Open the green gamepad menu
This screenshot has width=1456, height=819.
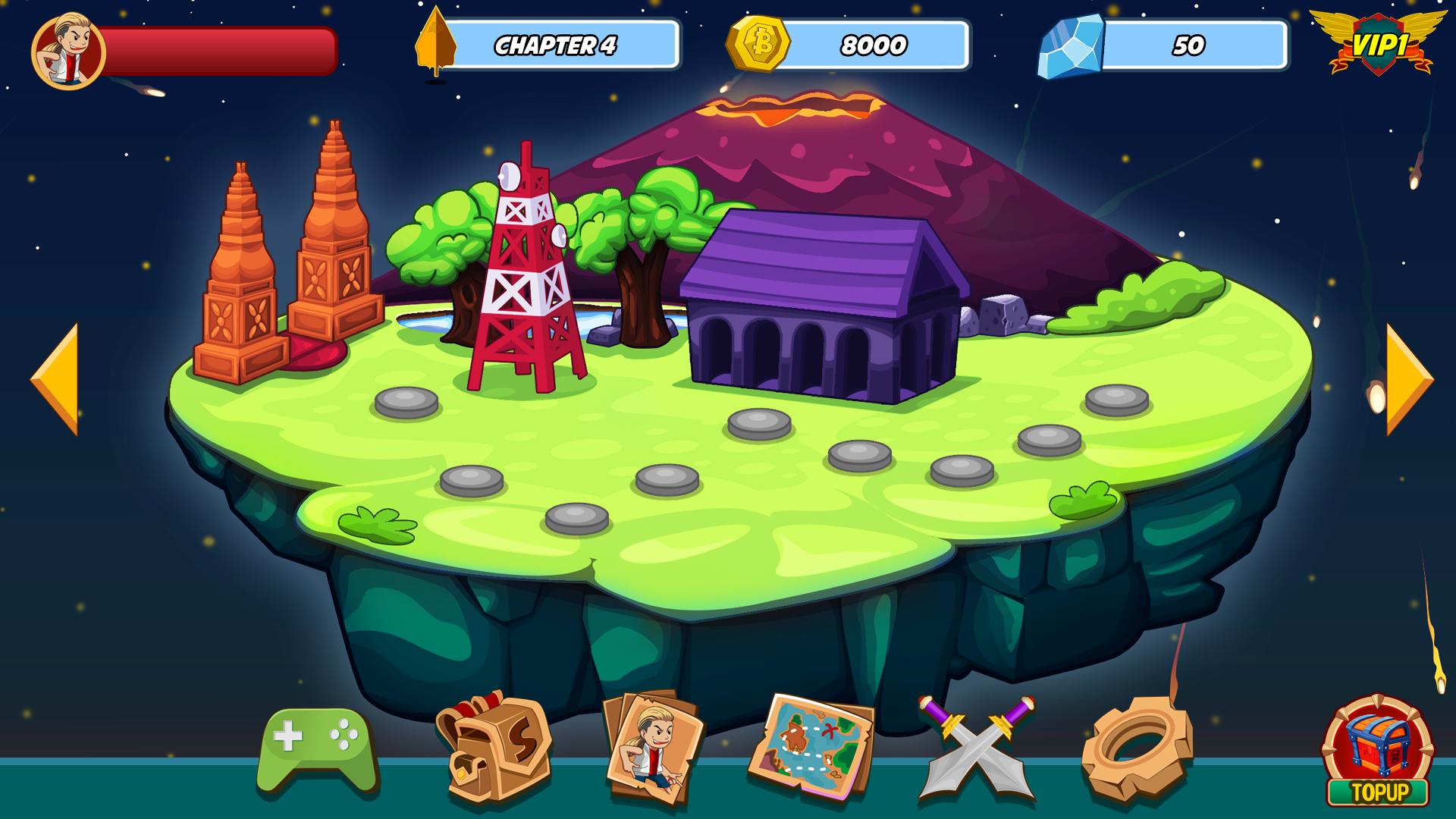coord(318,751)
